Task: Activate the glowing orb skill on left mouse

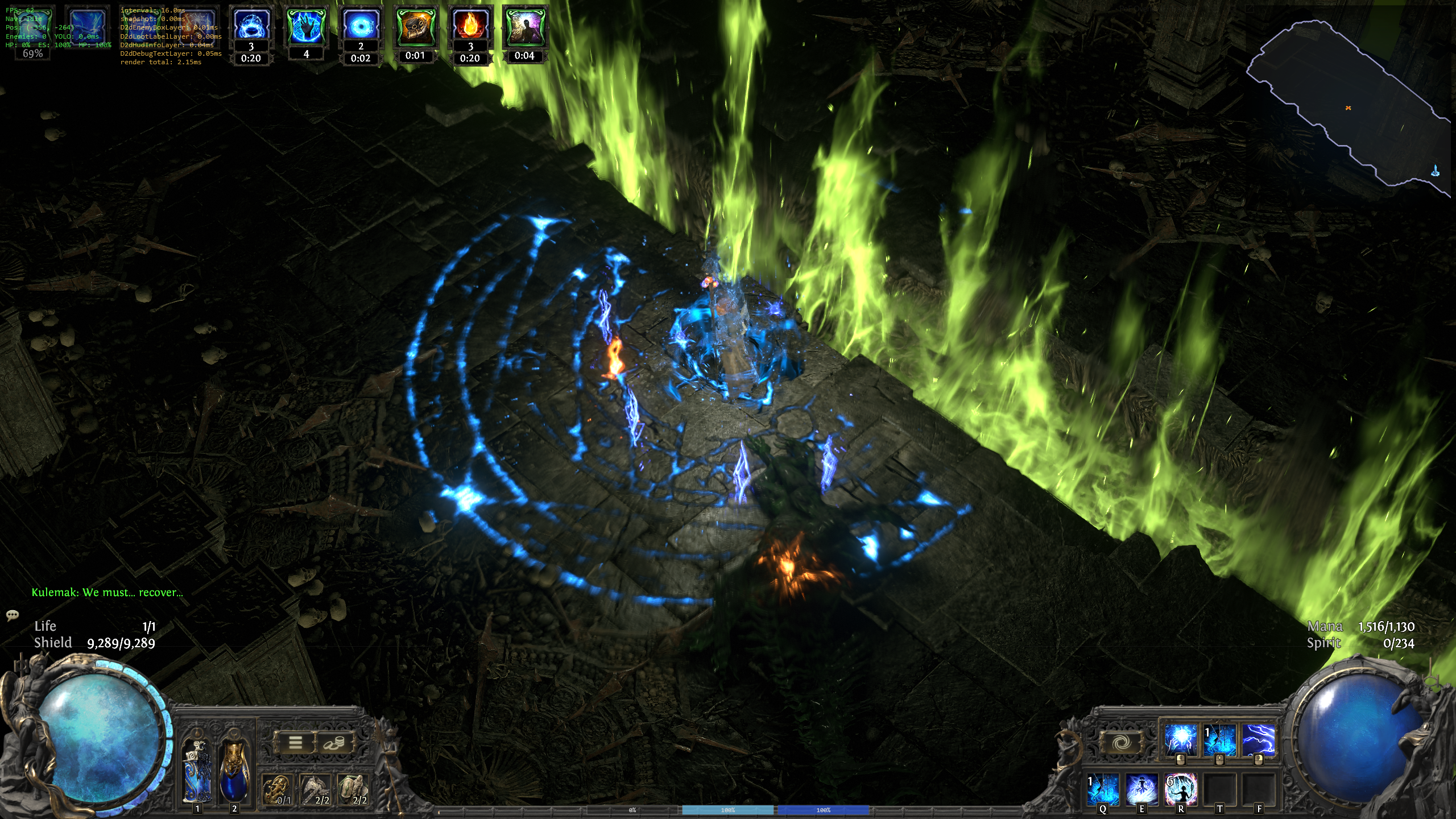Action: pyautogui.click(x=1180, y=740)
